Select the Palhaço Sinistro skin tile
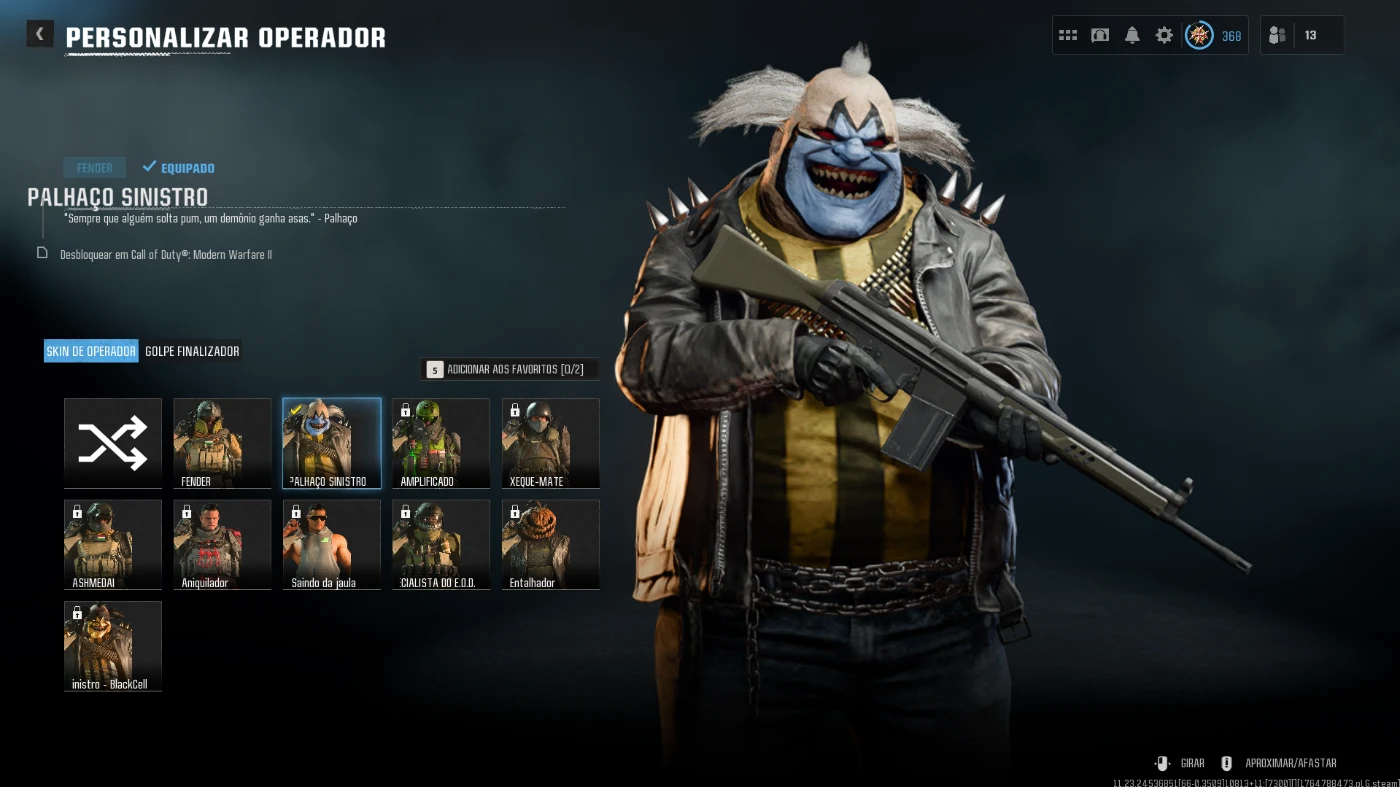Image resolution: width=1400 pixels, height=787 pixels. (x=332, y=443)
